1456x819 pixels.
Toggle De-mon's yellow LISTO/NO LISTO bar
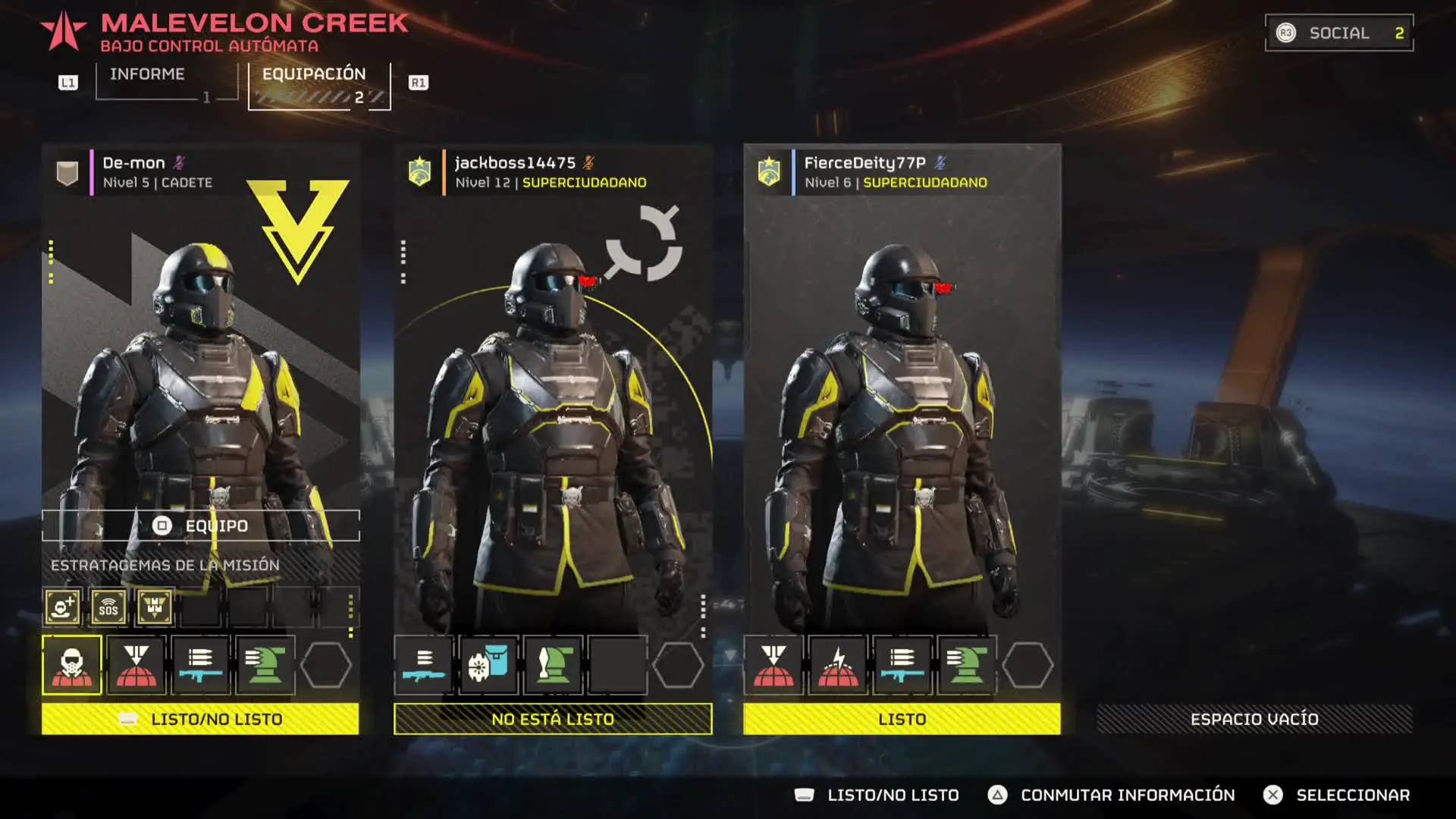pyautogui.click(x=200, y=719)
